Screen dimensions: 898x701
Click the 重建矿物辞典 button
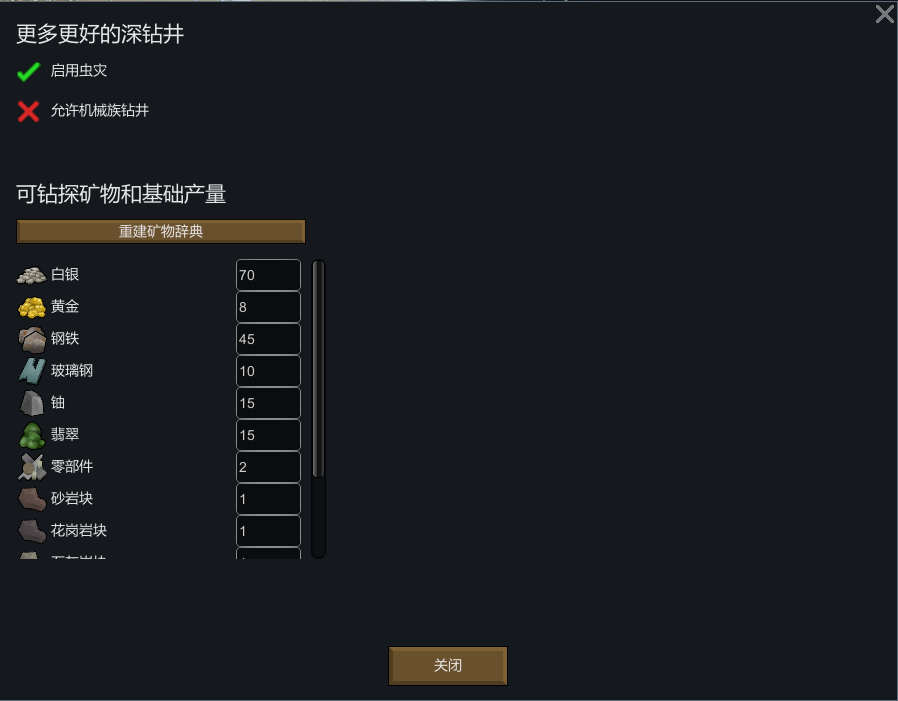coord(161,232)
